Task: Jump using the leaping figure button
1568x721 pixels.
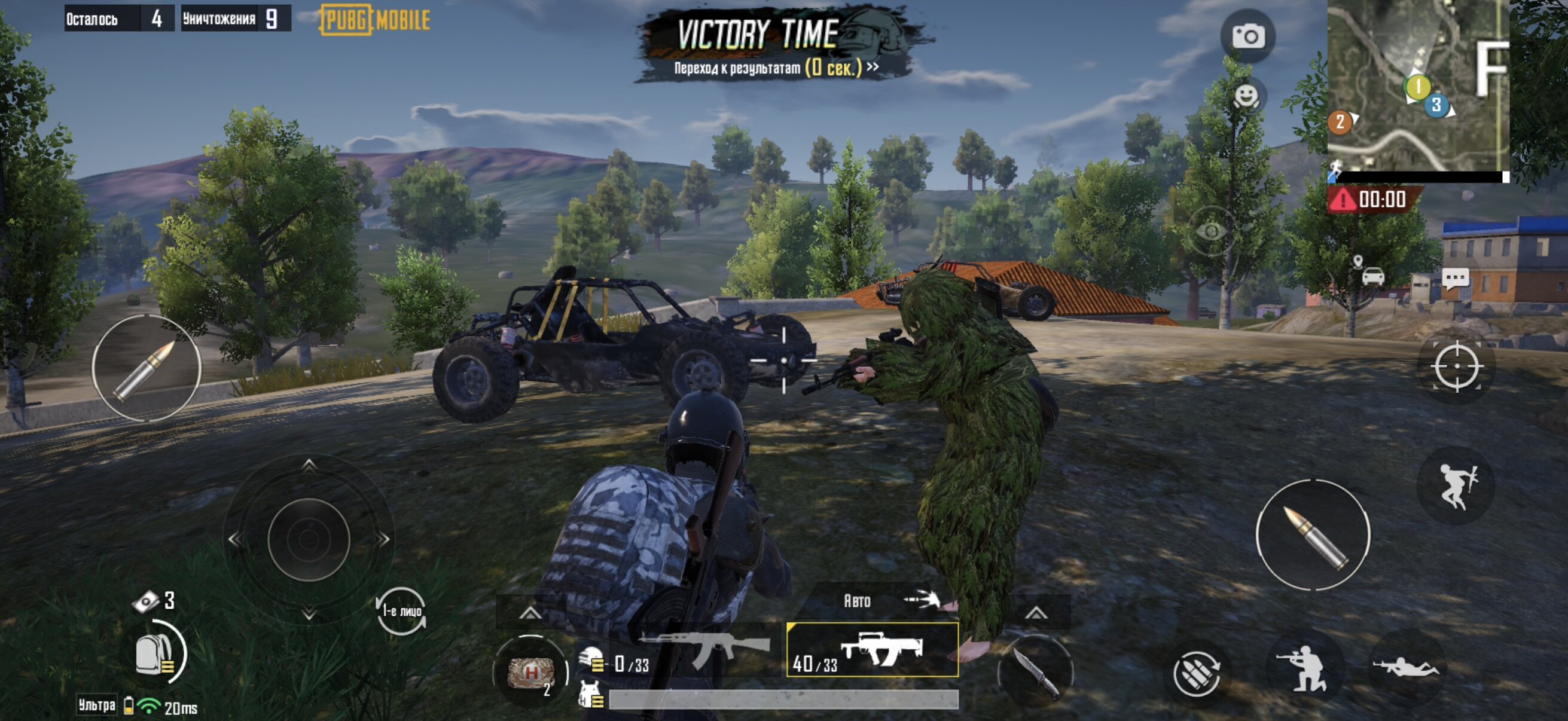Action: tap(1457, 485)
